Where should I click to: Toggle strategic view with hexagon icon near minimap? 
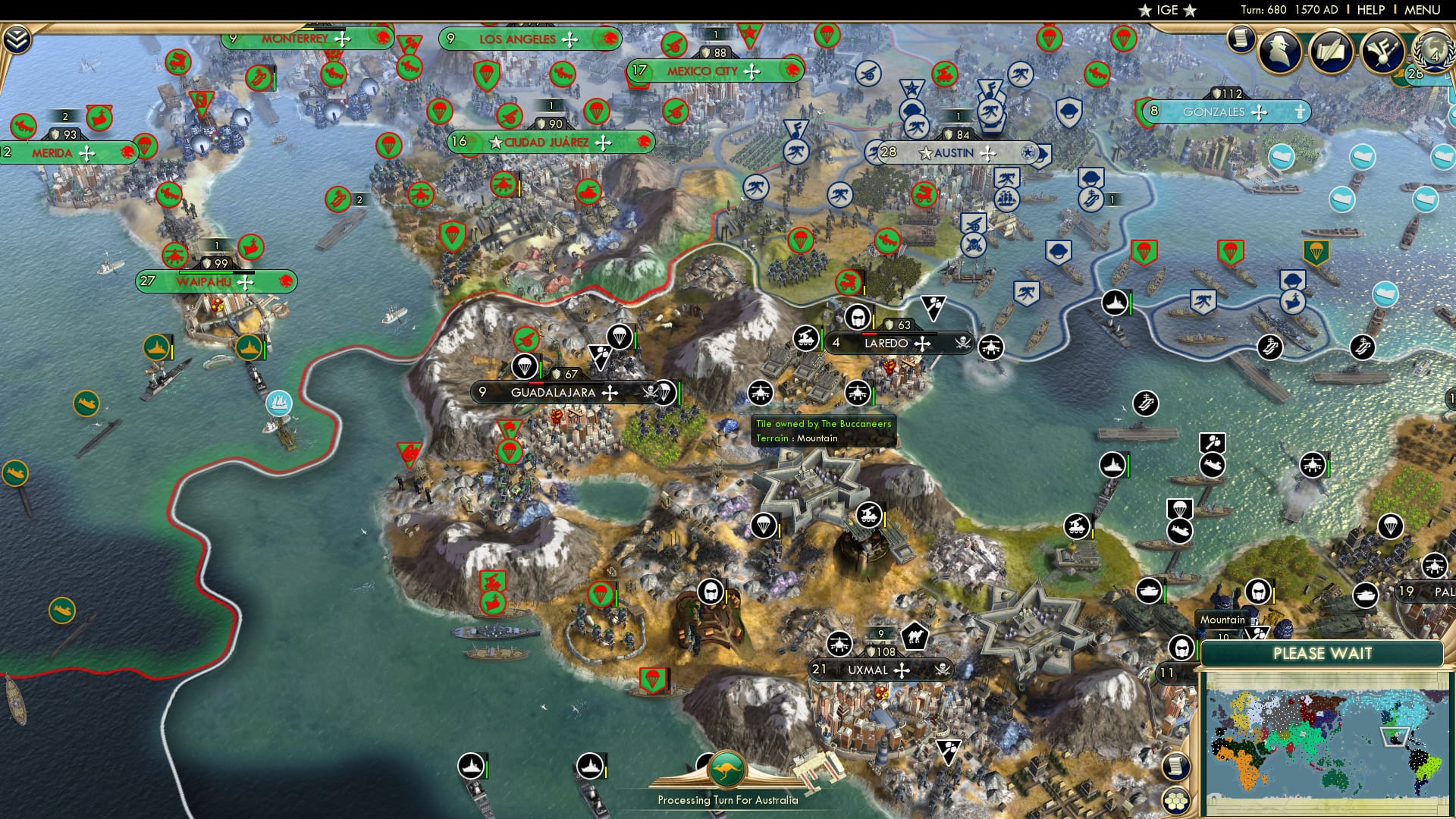[x=1175, y=802]
